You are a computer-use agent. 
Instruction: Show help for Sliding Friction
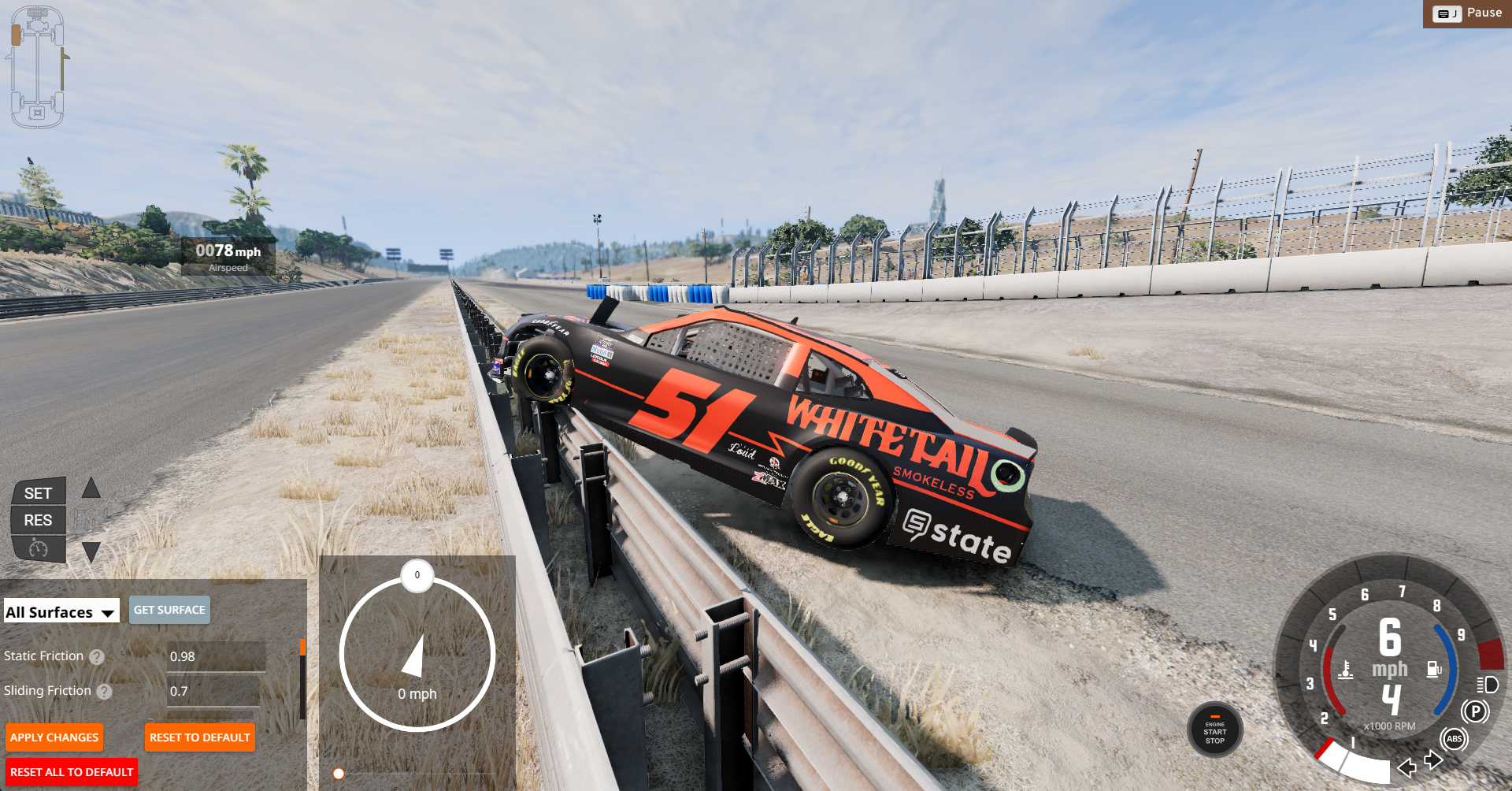coord(105,692)
